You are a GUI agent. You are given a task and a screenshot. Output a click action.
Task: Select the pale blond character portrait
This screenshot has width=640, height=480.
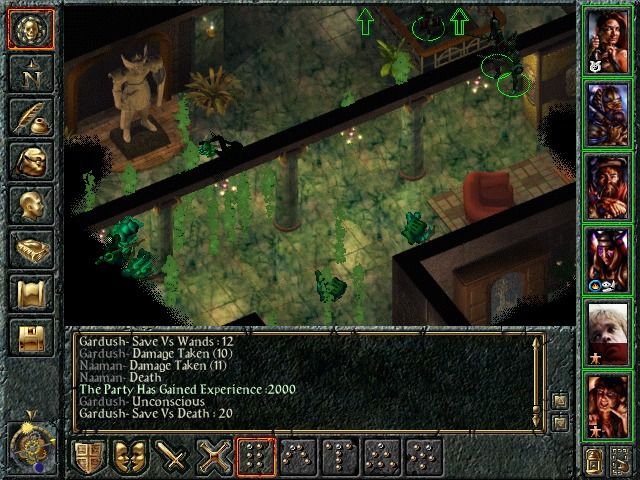(x=610, y=332)
